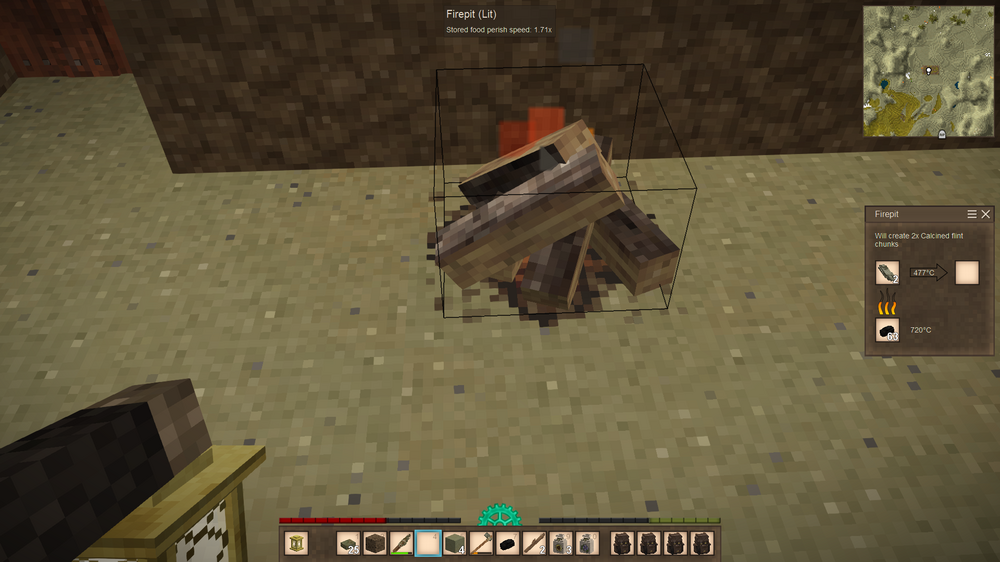Select the flint input slot in Firepit
The image size is (1000, 562).
coord(888,272)
